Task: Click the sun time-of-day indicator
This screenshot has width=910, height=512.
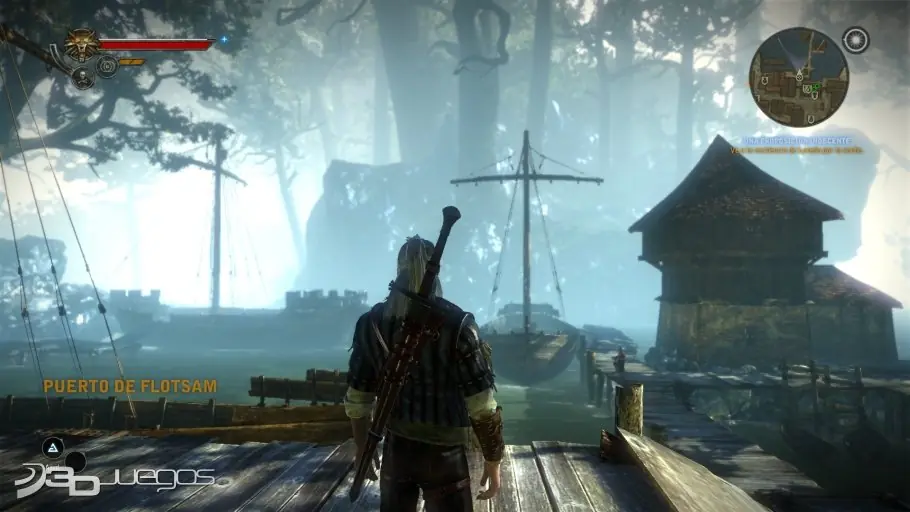Action: point(855,40)
